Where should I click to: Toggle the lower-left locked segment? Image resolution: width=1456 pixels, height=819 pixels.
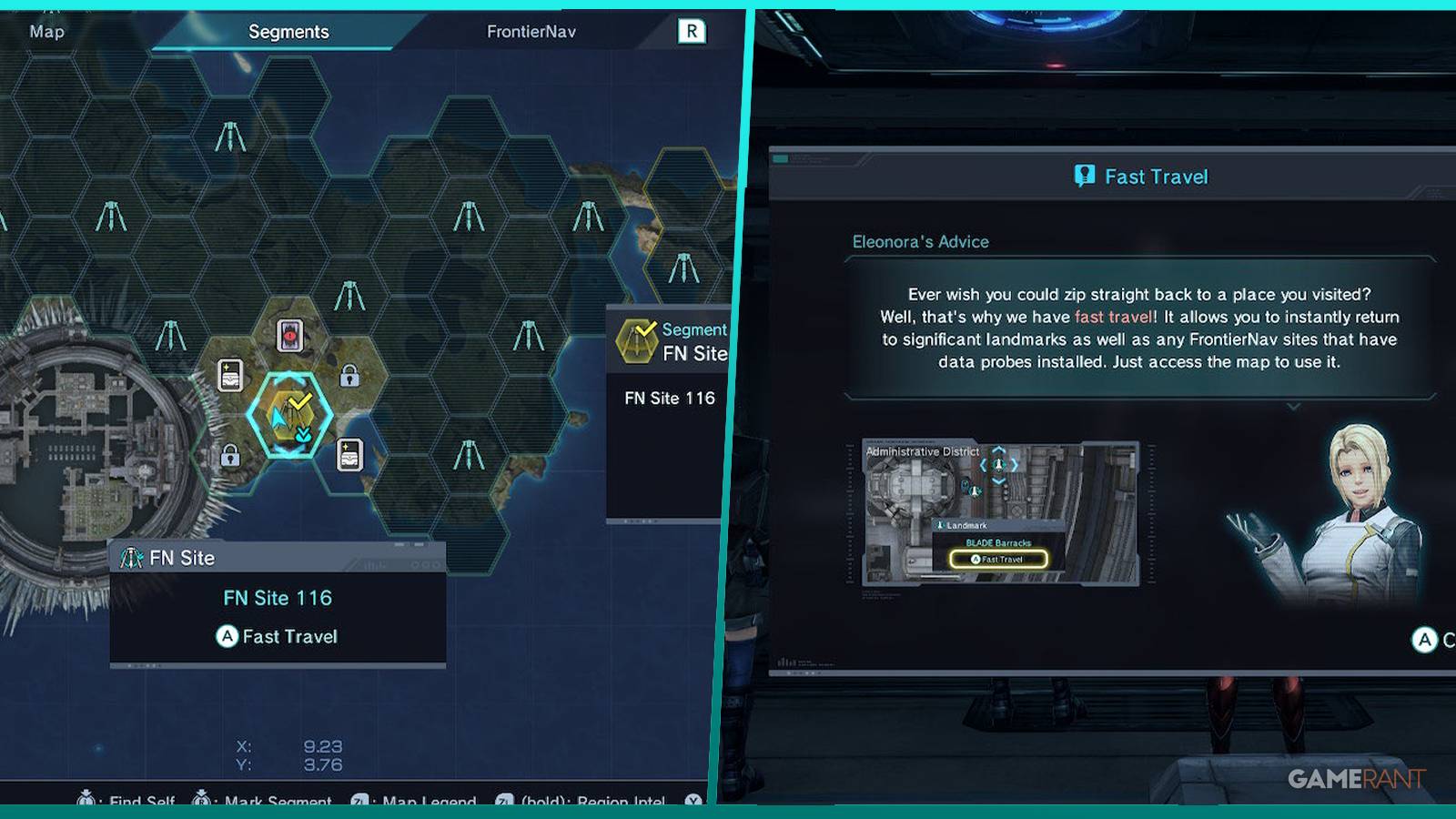[229, 456]
